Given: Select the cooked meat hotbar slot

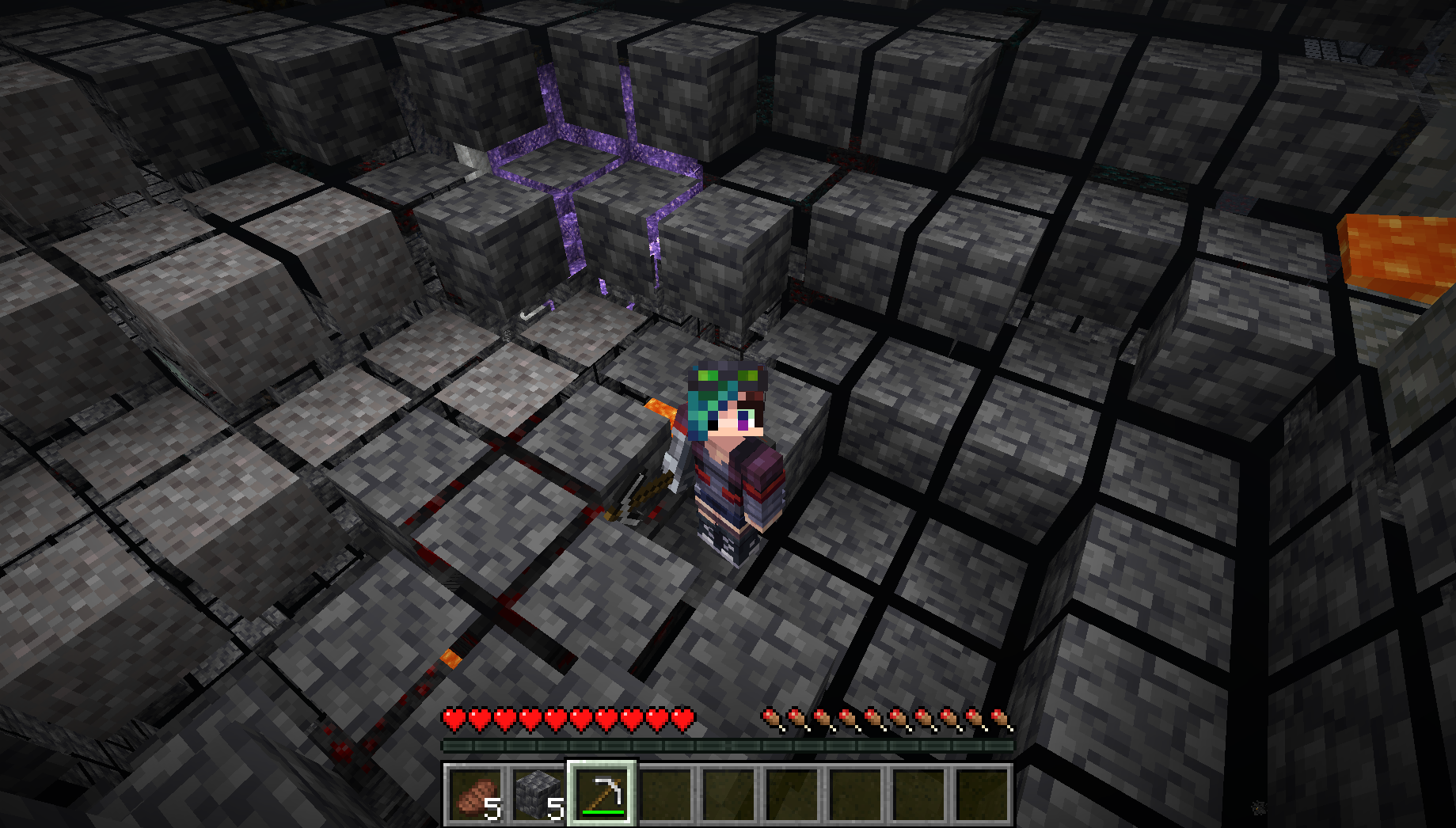Looking at the screenshot, I should click(474, 794).
